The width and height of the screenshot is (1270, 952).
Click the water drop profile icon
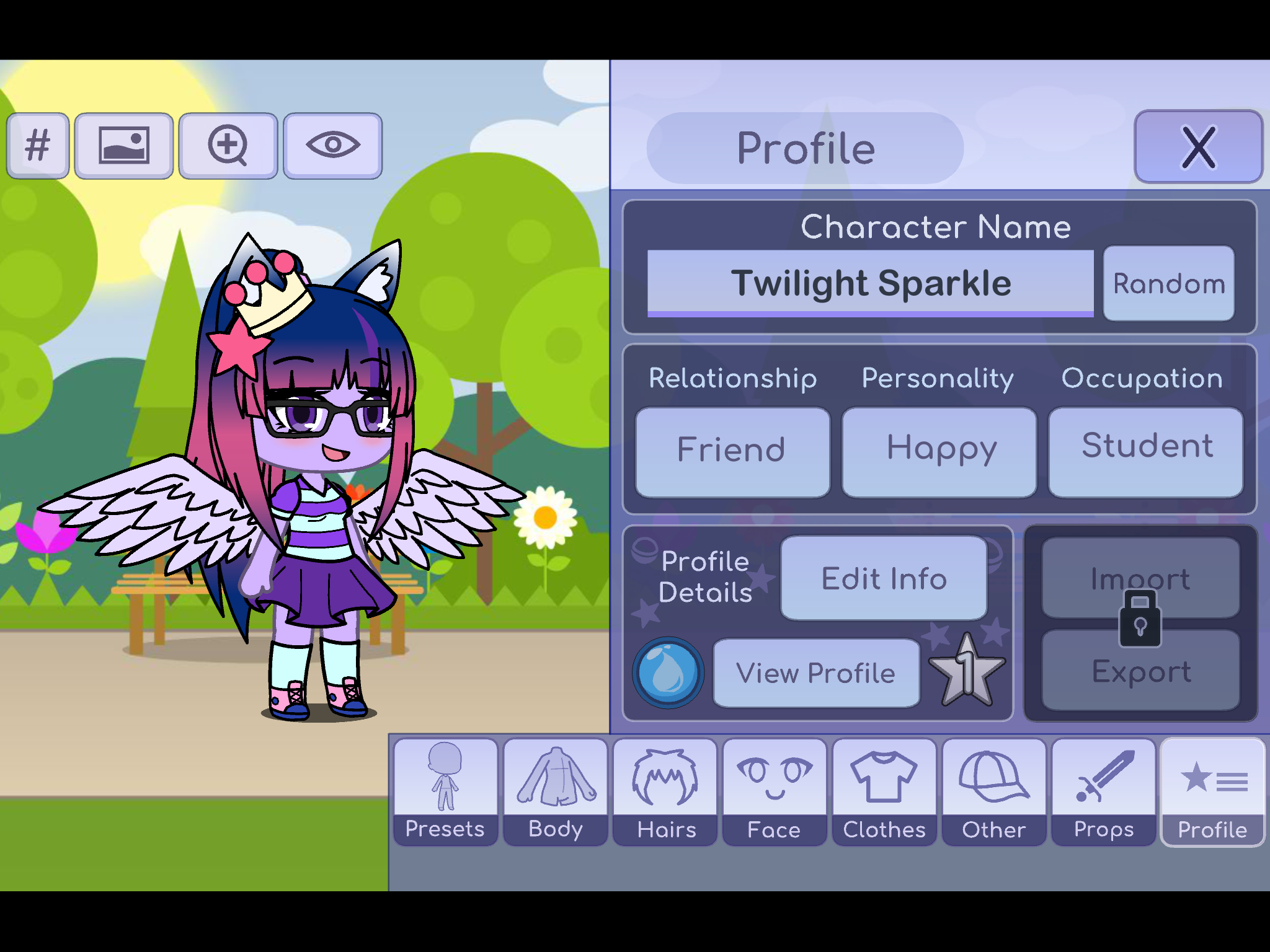[x=667, y=672]
